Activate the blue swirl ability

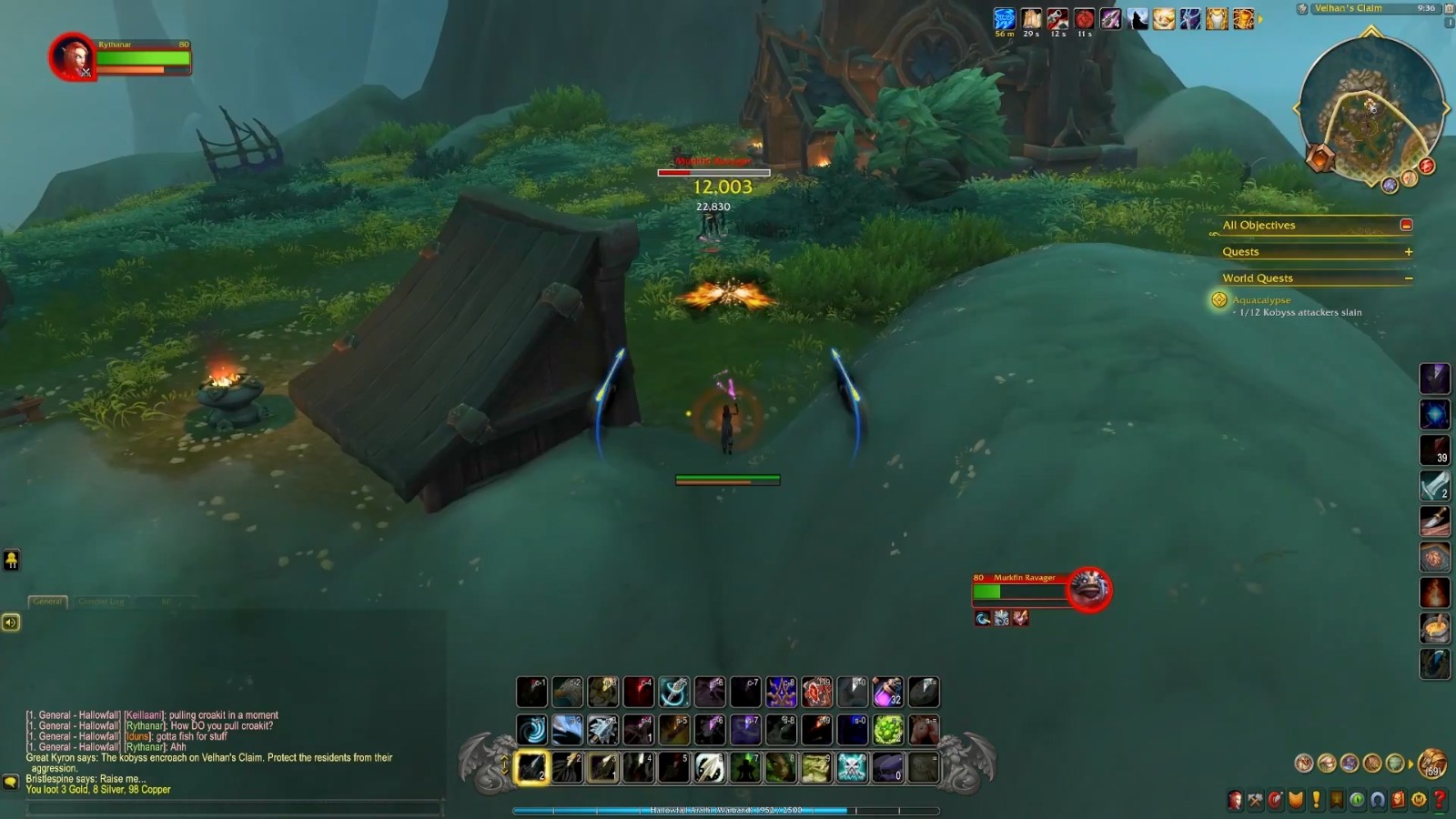(531, 730)
